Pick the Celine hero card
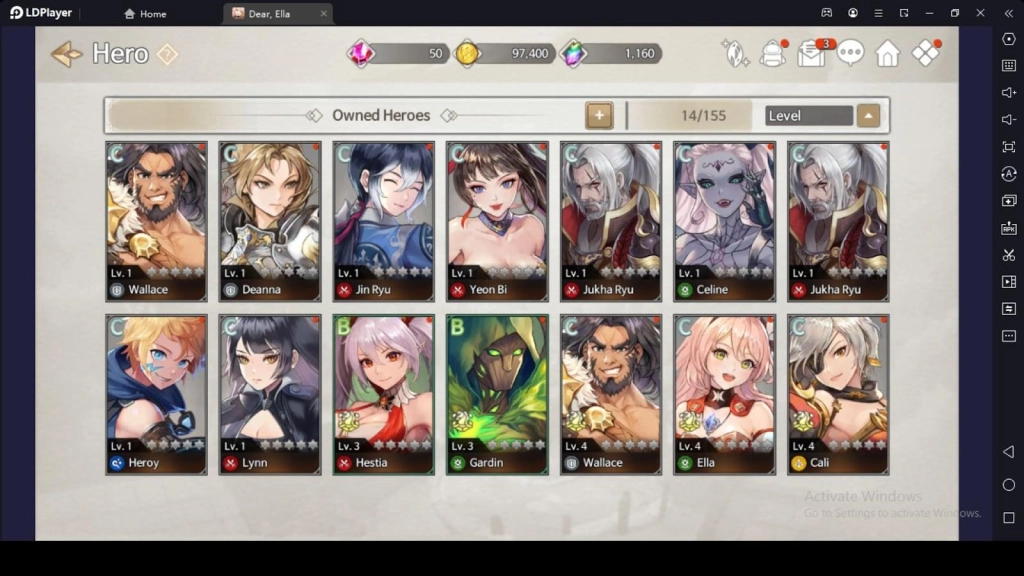Viewport: 1024px width, 576px height. click(x=724, y=221)
